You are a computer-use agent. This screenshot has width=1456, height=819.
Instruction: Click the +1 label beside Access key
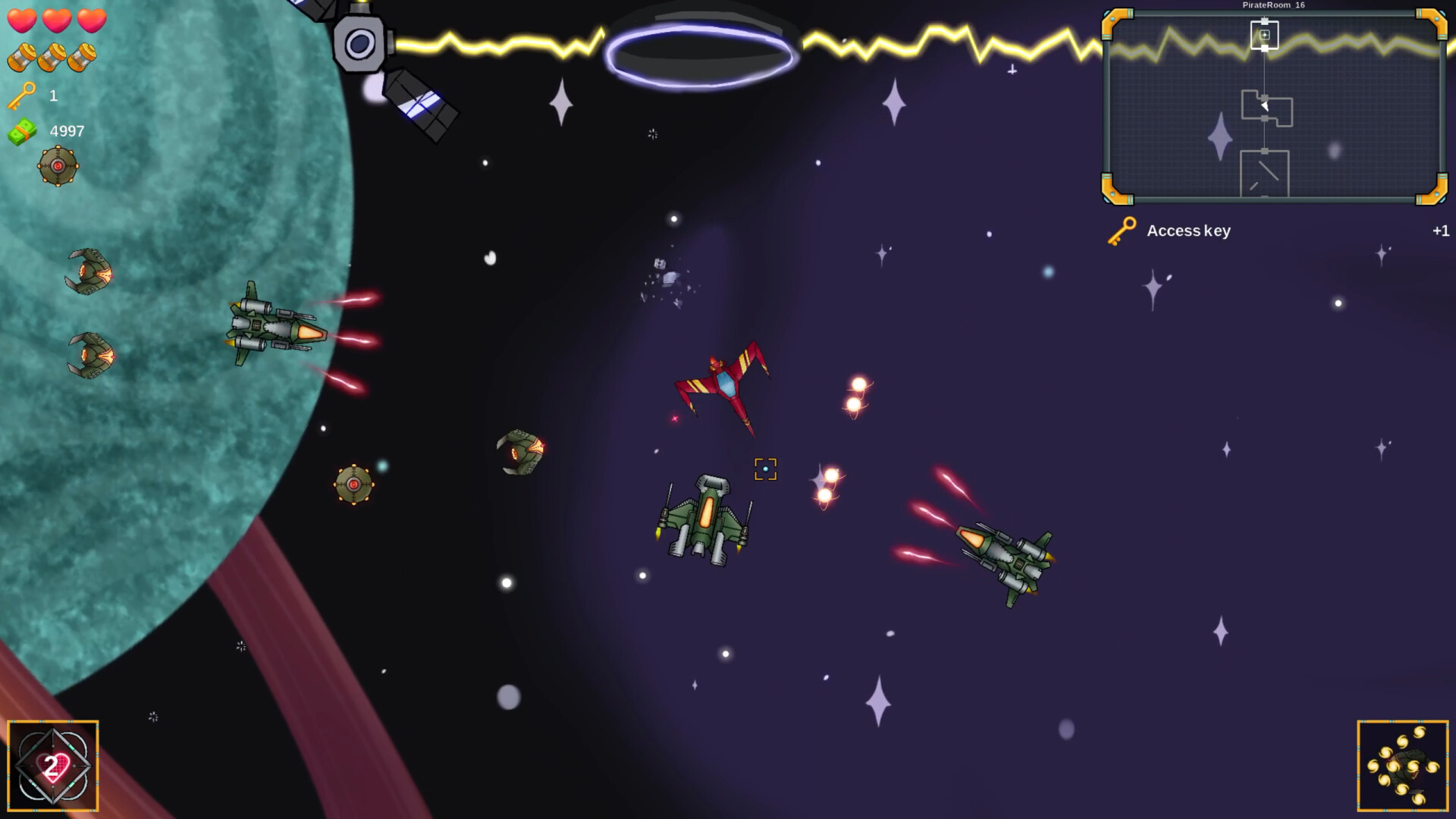click(x=1442, y=231)
